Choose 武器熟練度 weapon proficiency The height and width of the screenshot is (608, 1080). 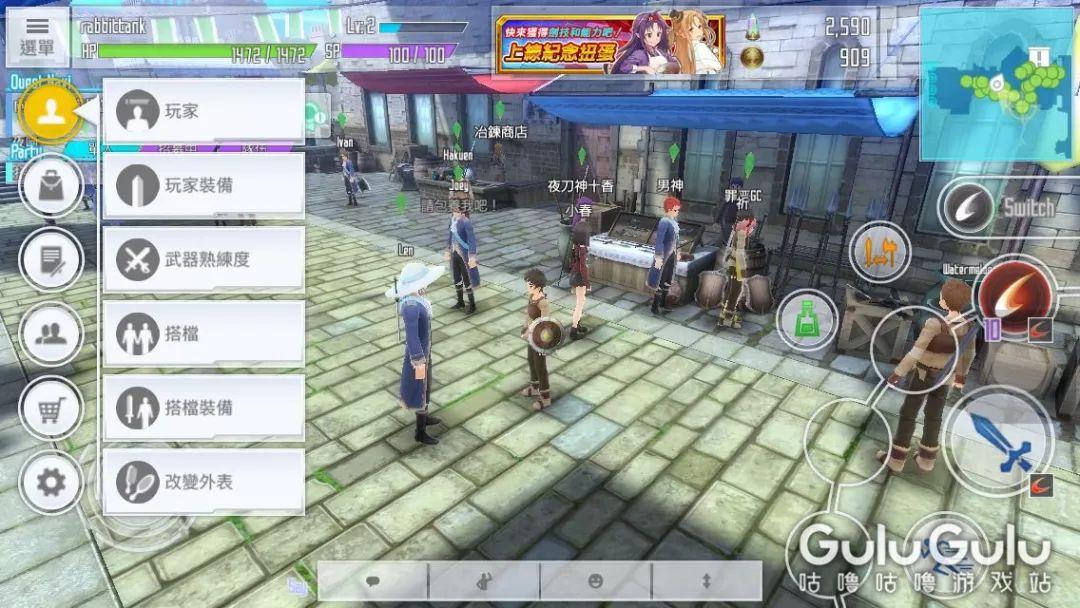[x=204, y=259]
